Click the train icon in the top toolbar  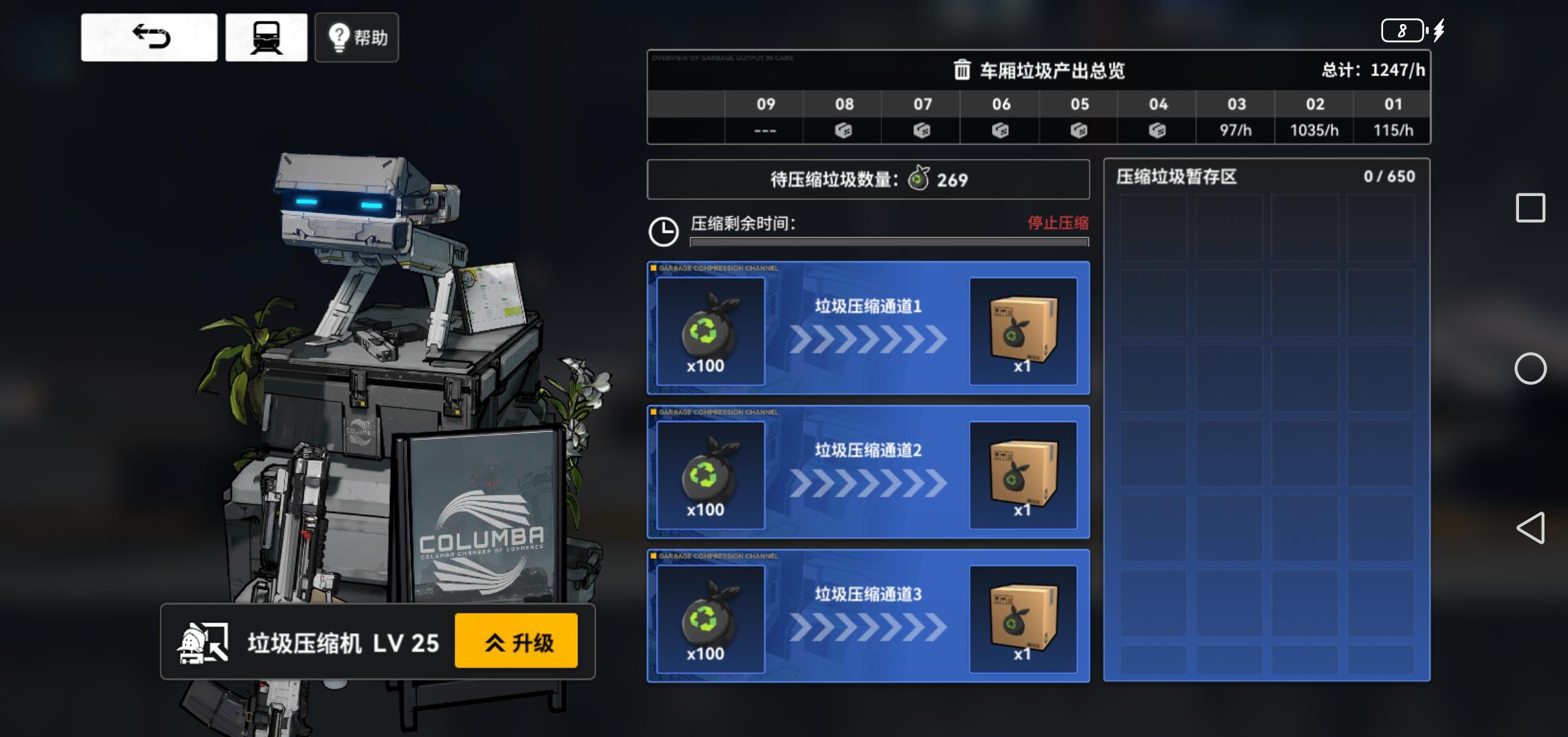point(265,36)
